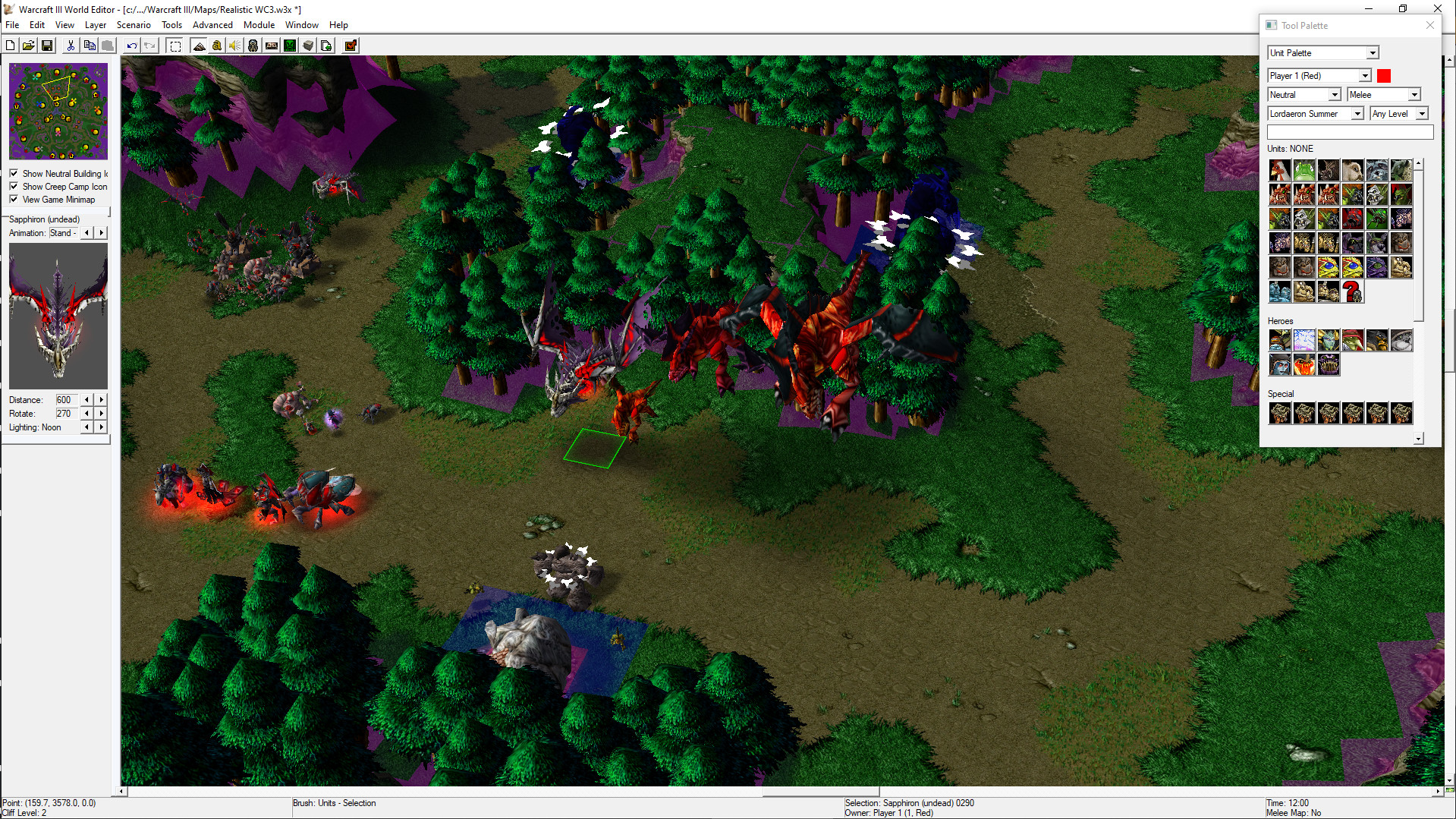This screenshot has height=819, width=1456.
Task: Open the Trigger Editor
Action: click(216, 46)
